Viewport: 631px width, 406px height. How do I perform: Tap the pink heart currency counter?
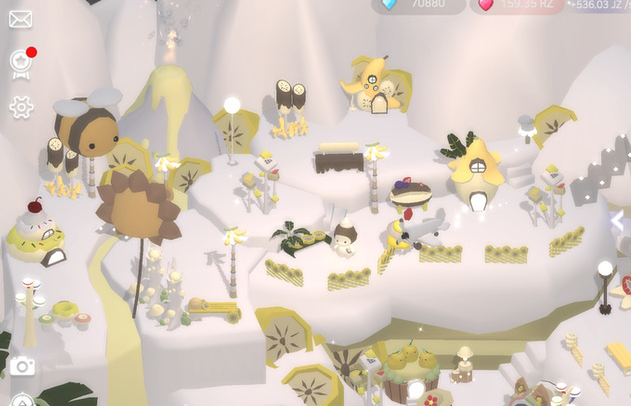(516, 5)
